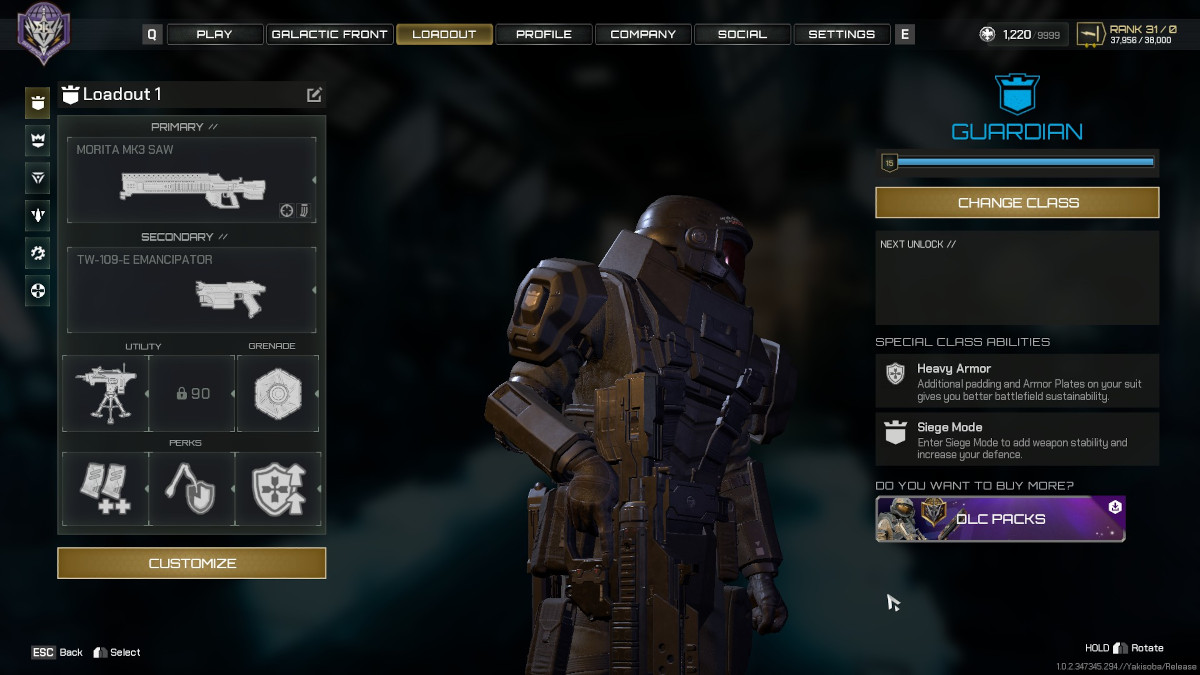Choose the turret utility slot
Viewport: 1200px width, 675px height.
105,393
